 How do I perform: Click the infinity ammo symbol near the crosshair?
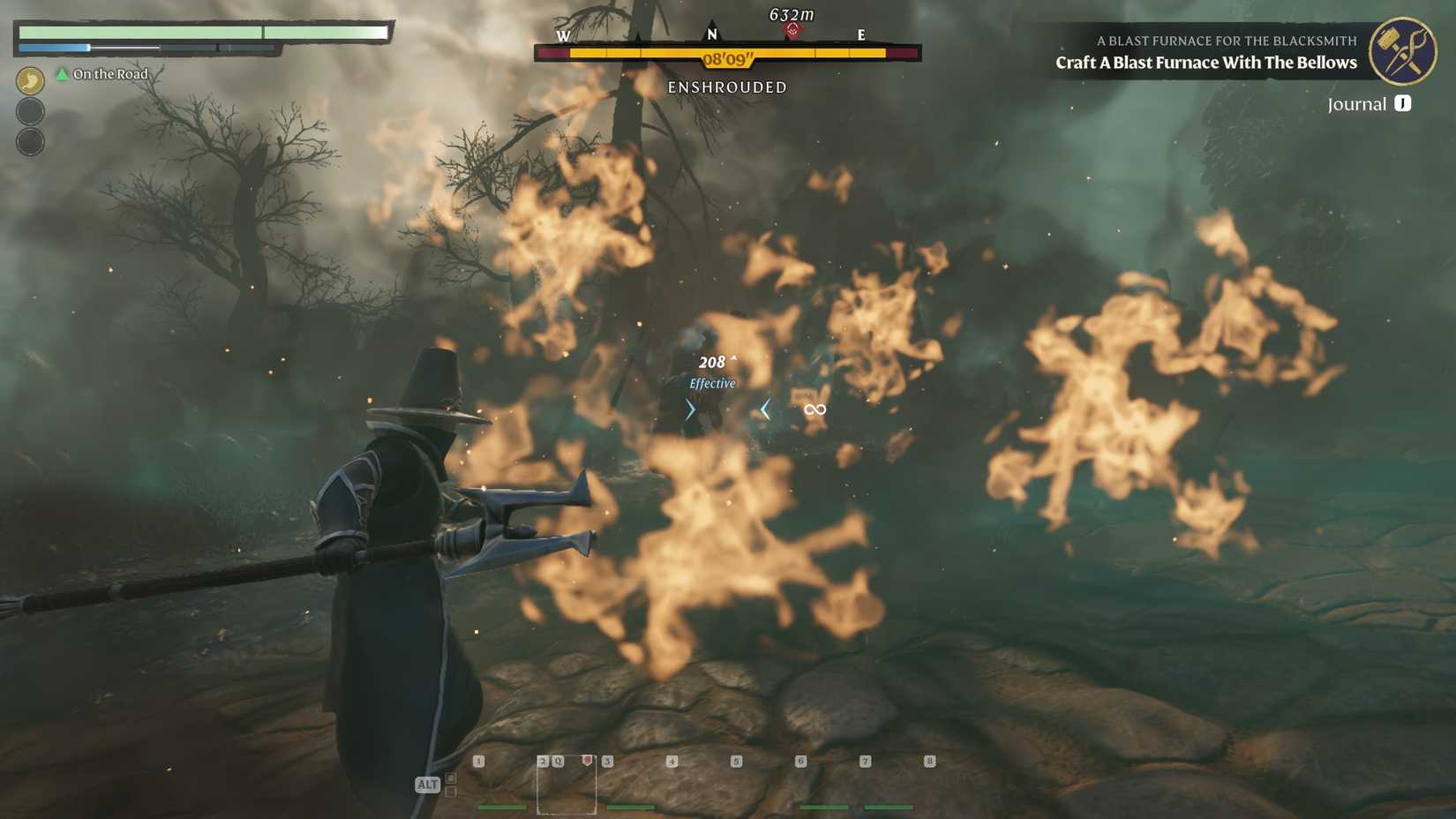[814, 409]
